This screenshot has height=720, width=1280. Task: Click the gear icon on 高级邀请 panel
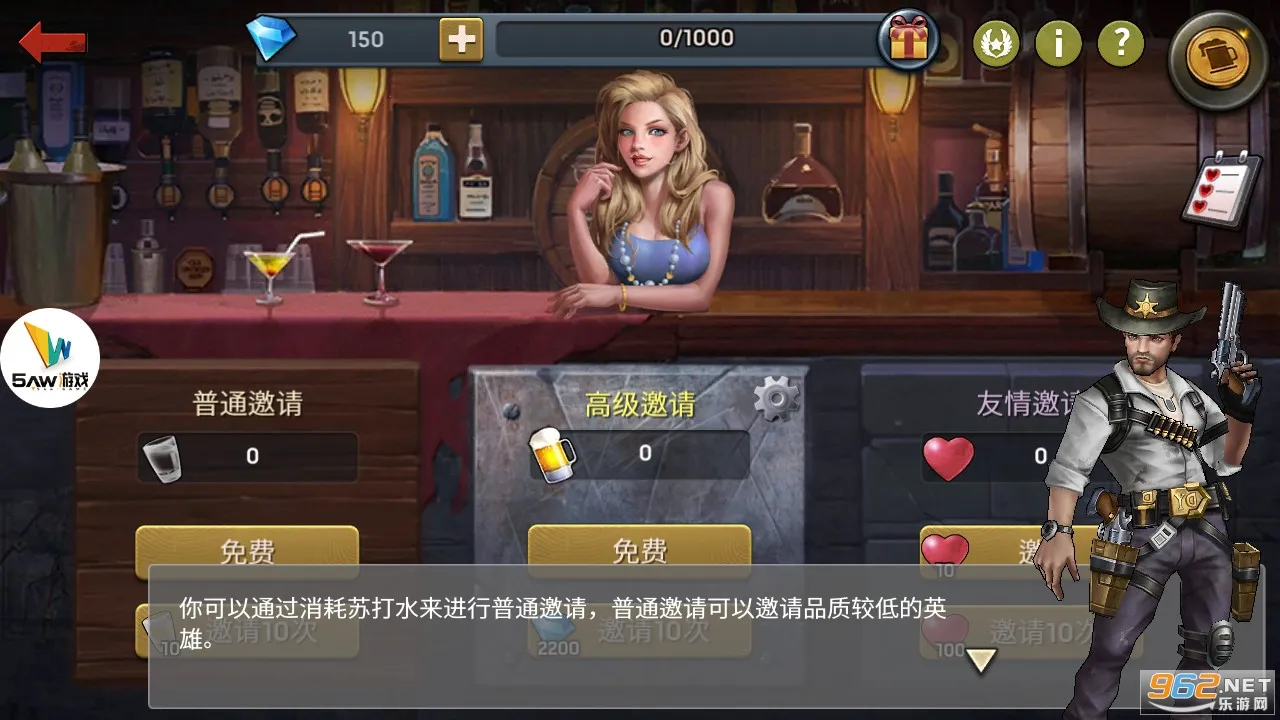pyautogui.click(x=778, y=395)
